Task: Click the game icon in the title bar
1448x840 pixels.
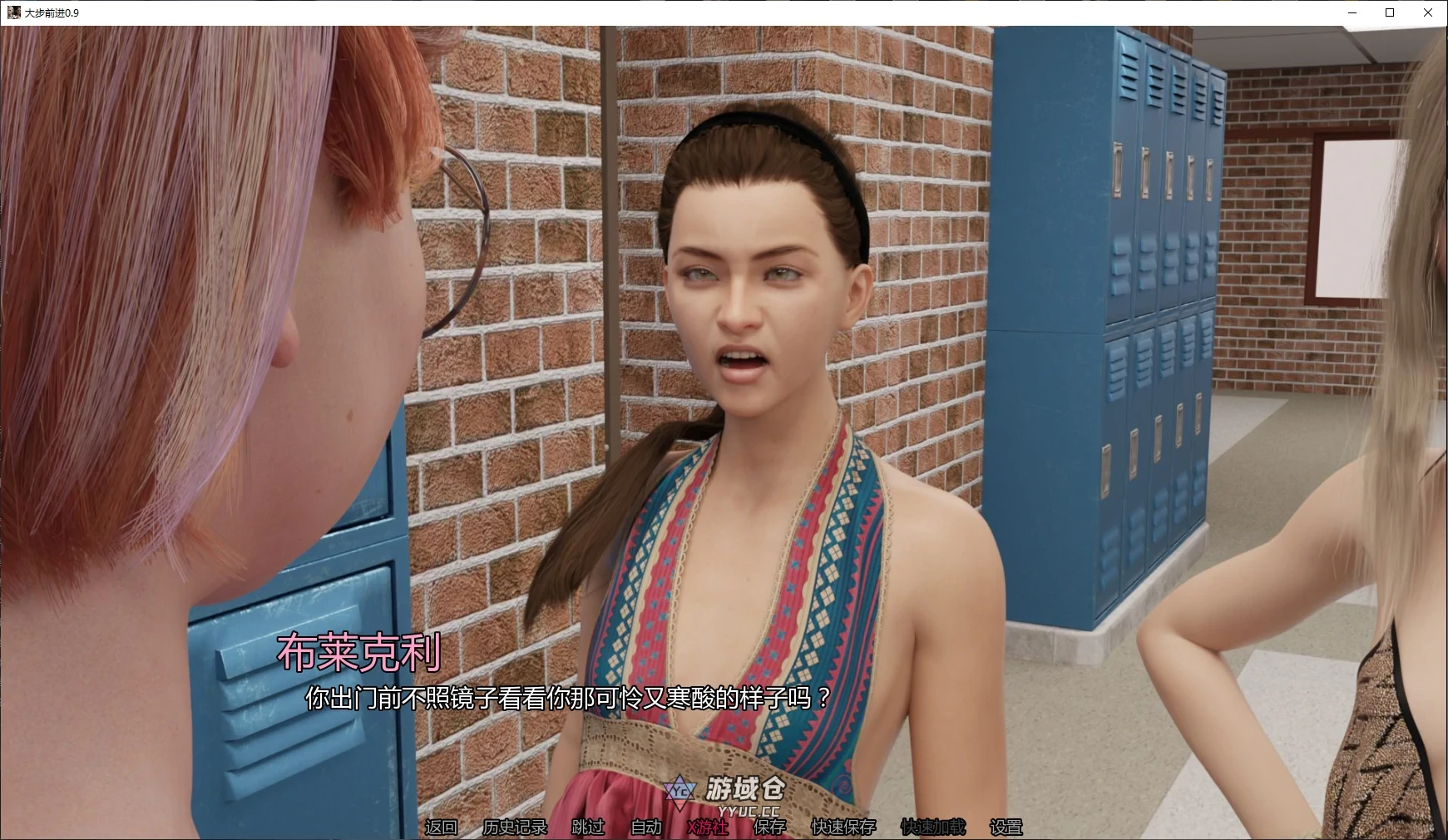Action: (15, 13)
